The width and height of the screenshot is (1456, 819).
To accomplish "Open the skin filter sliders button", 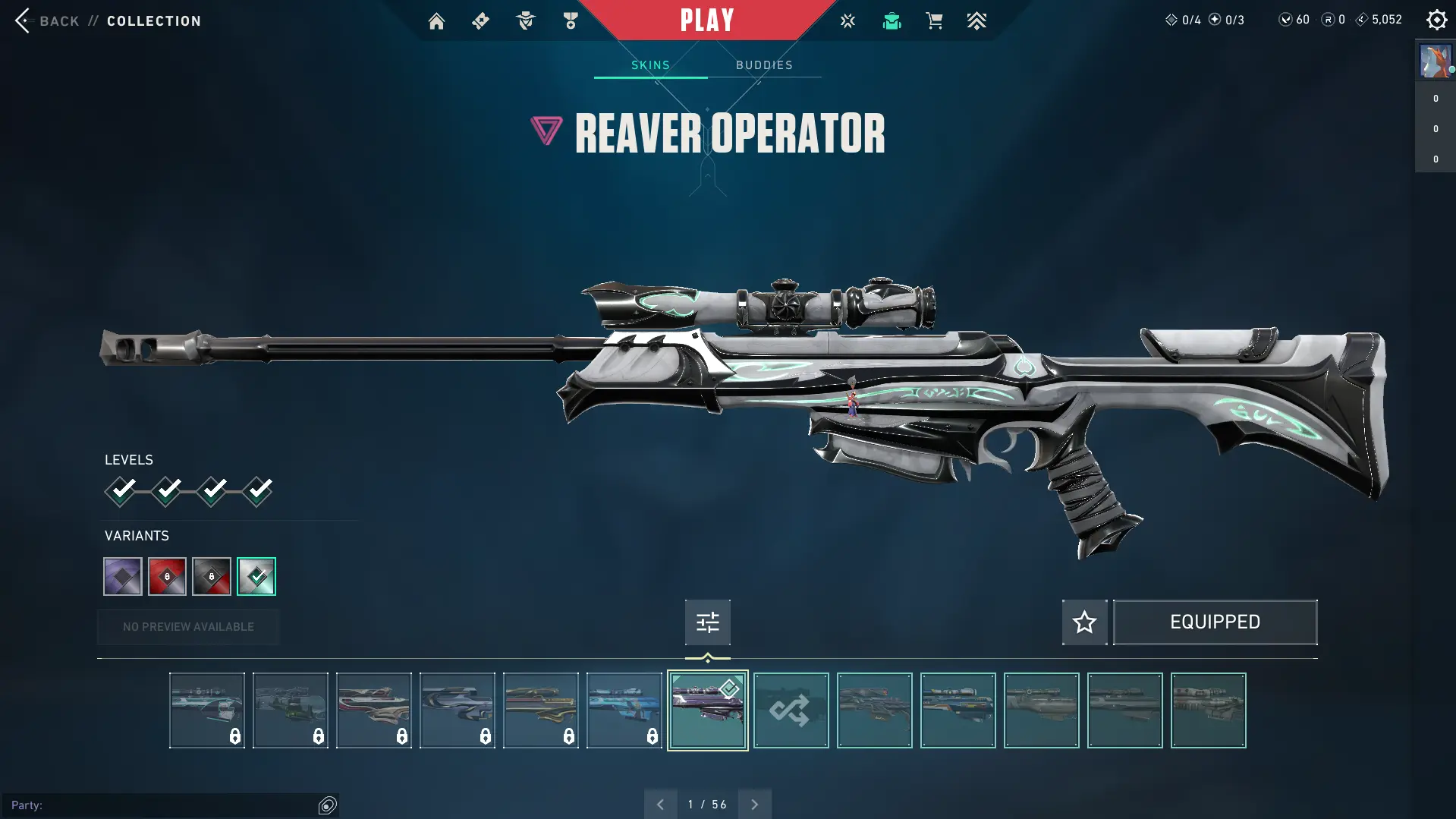I will coord(707,622).
